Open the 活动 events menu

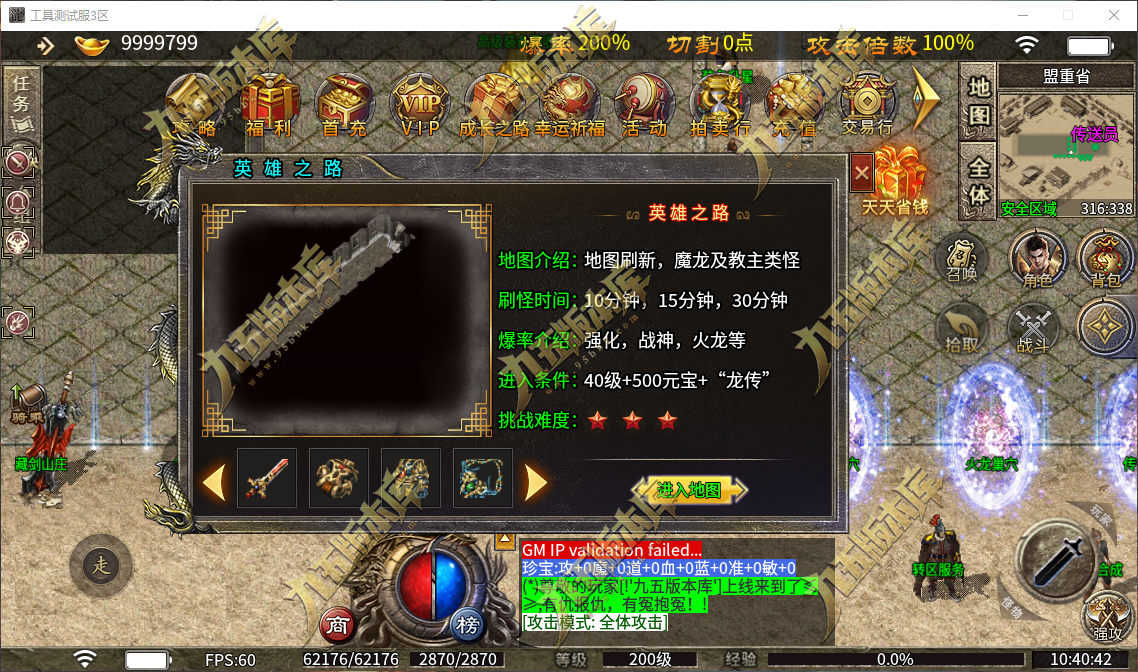tap(644, 104)
